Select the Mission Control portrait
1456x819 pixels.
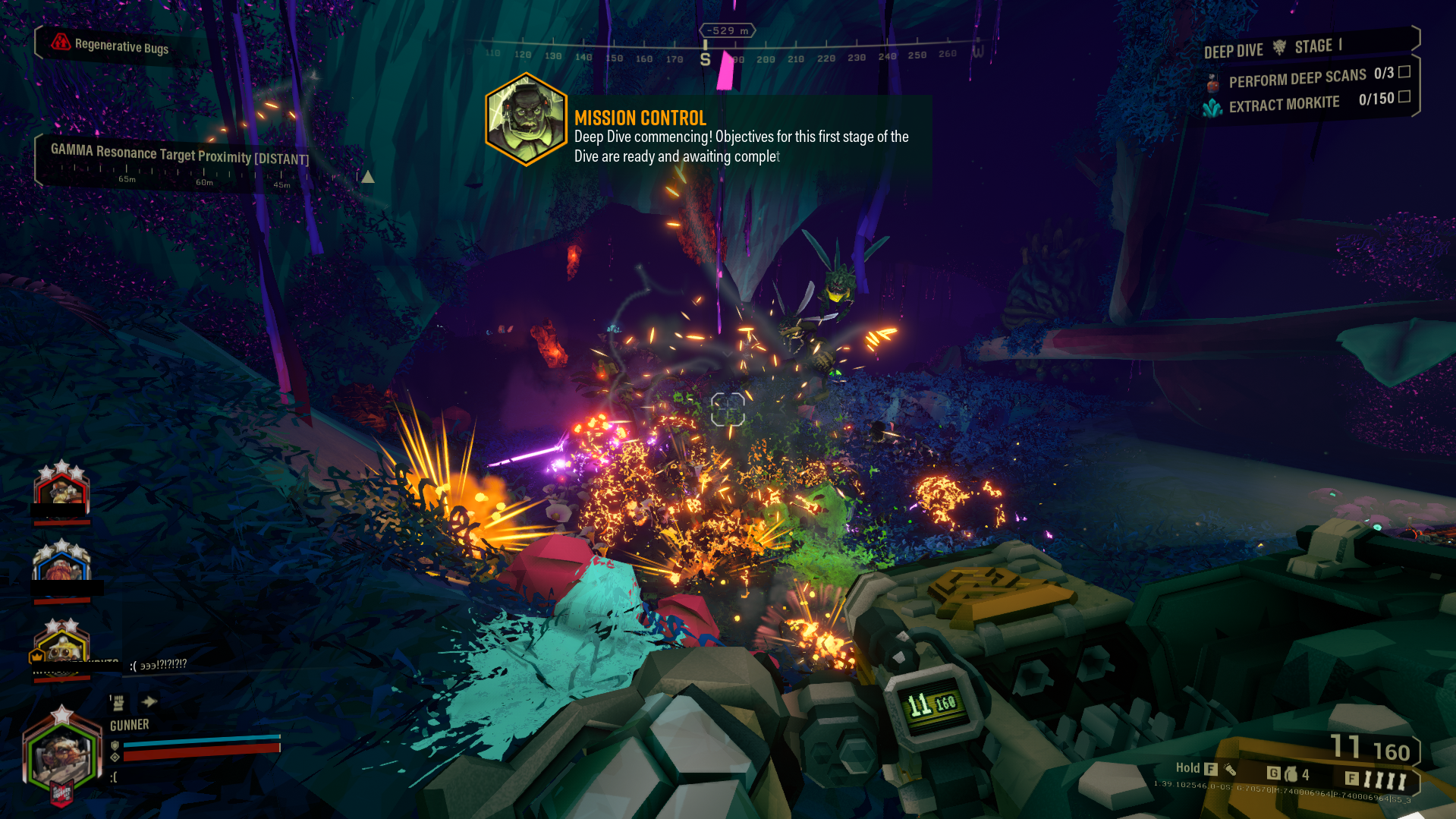pyautogui.click(x=526, y=120)
